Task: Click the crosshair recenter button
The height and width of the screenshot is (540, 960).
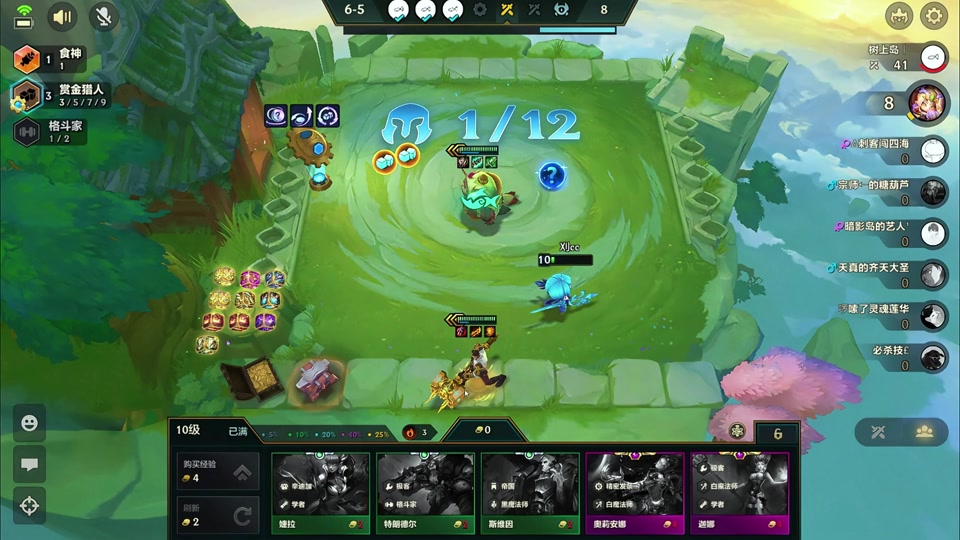Action: pyautogui.click(x=29, y=505)
